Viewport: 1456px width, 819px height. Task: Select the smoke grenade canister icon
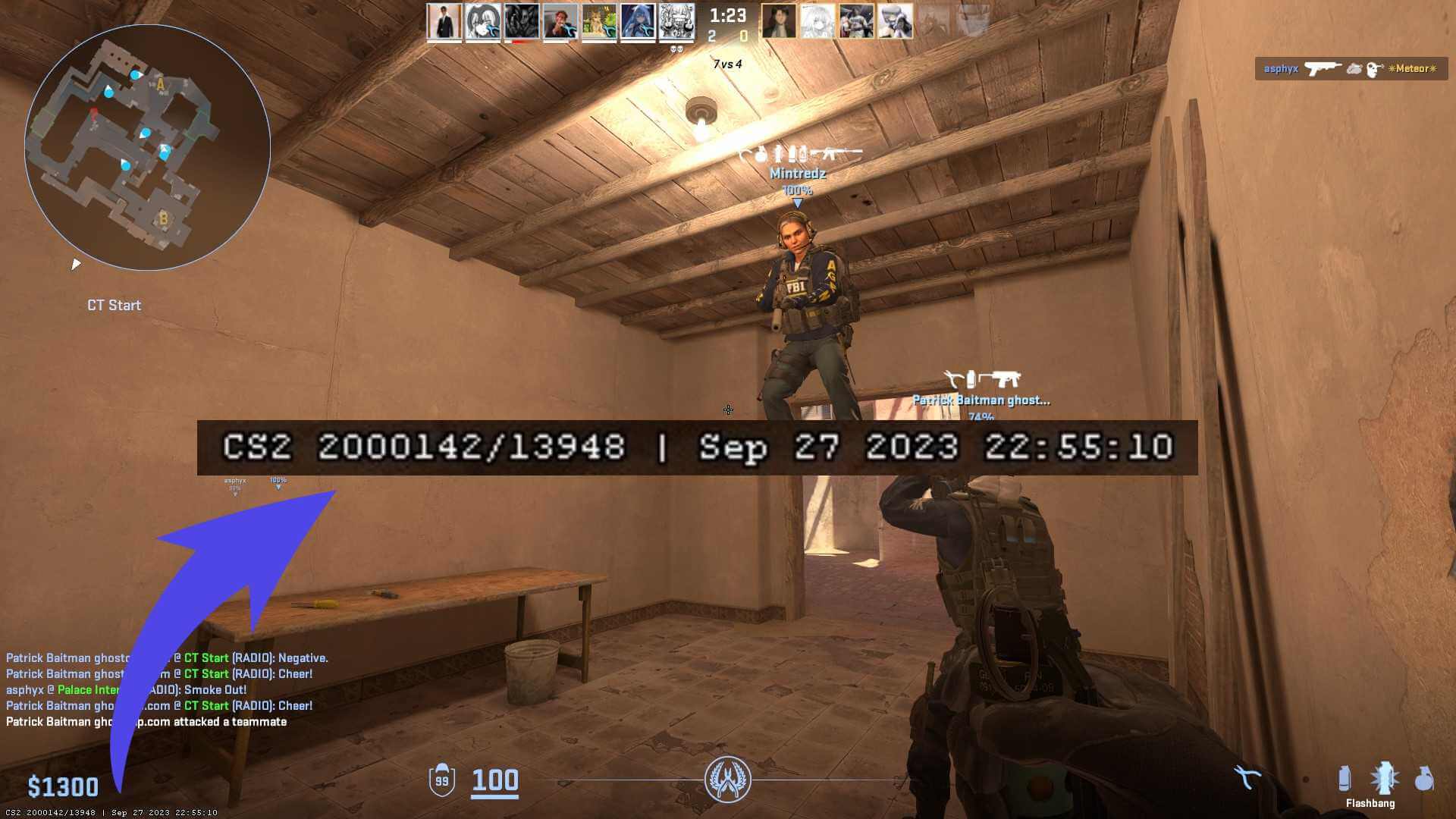click(1345, 779)
